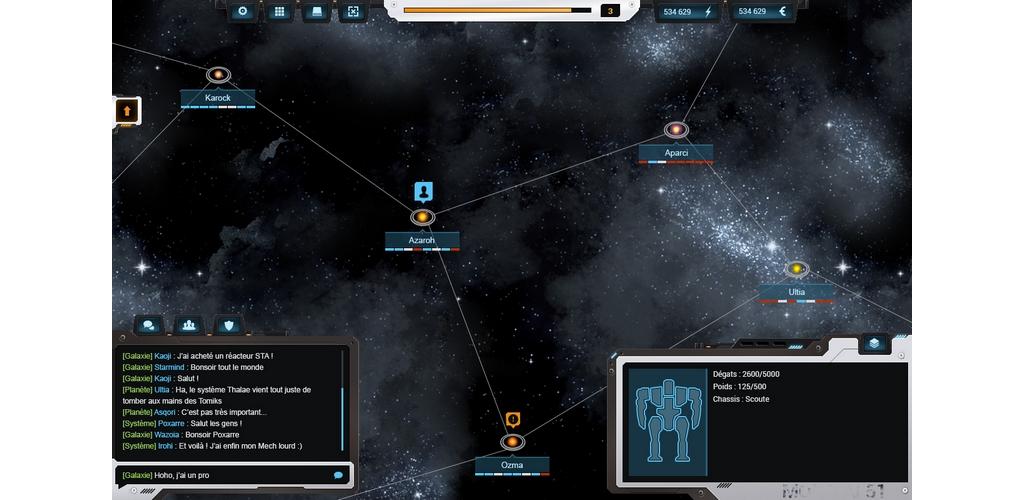Open the shield tab in chat panel
Screen dimensions: 1024x500
228,325
